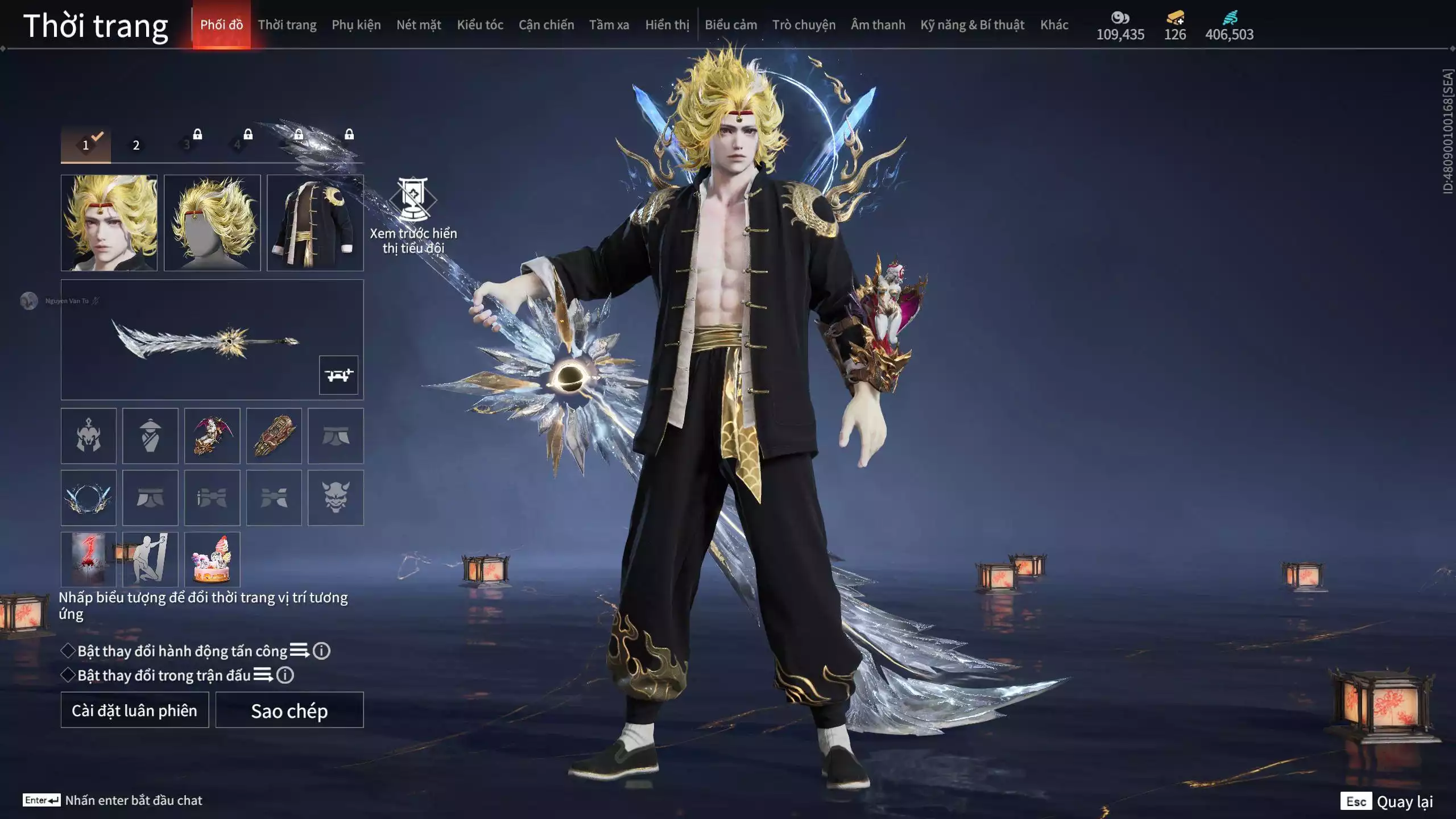Select the blonde face thumbnail
The image size is (1456, 819).
tap(109, 222)
